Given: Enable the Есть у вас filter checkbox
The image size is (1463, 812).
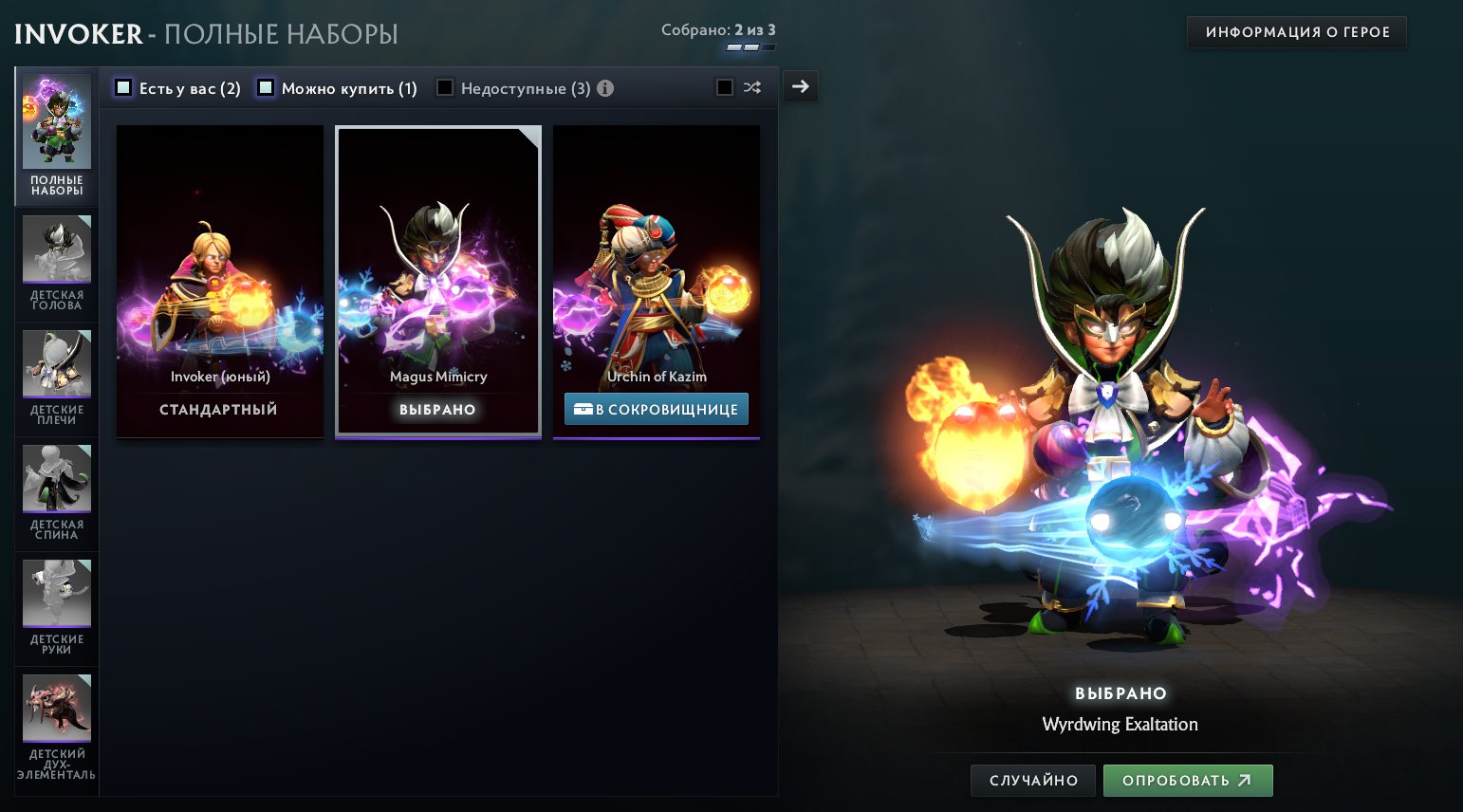Looking at the screenshot, I should pyautogui.click(x=123, y=86).
